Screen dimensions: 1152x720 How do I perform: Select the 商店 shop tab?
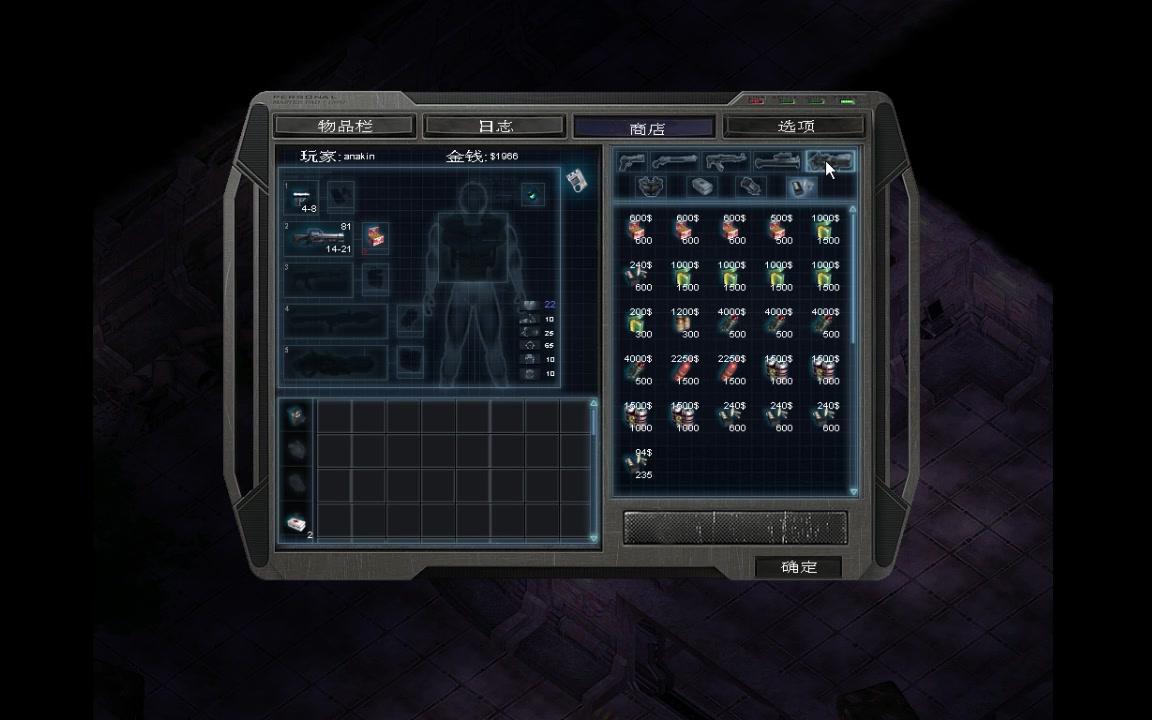646,128
